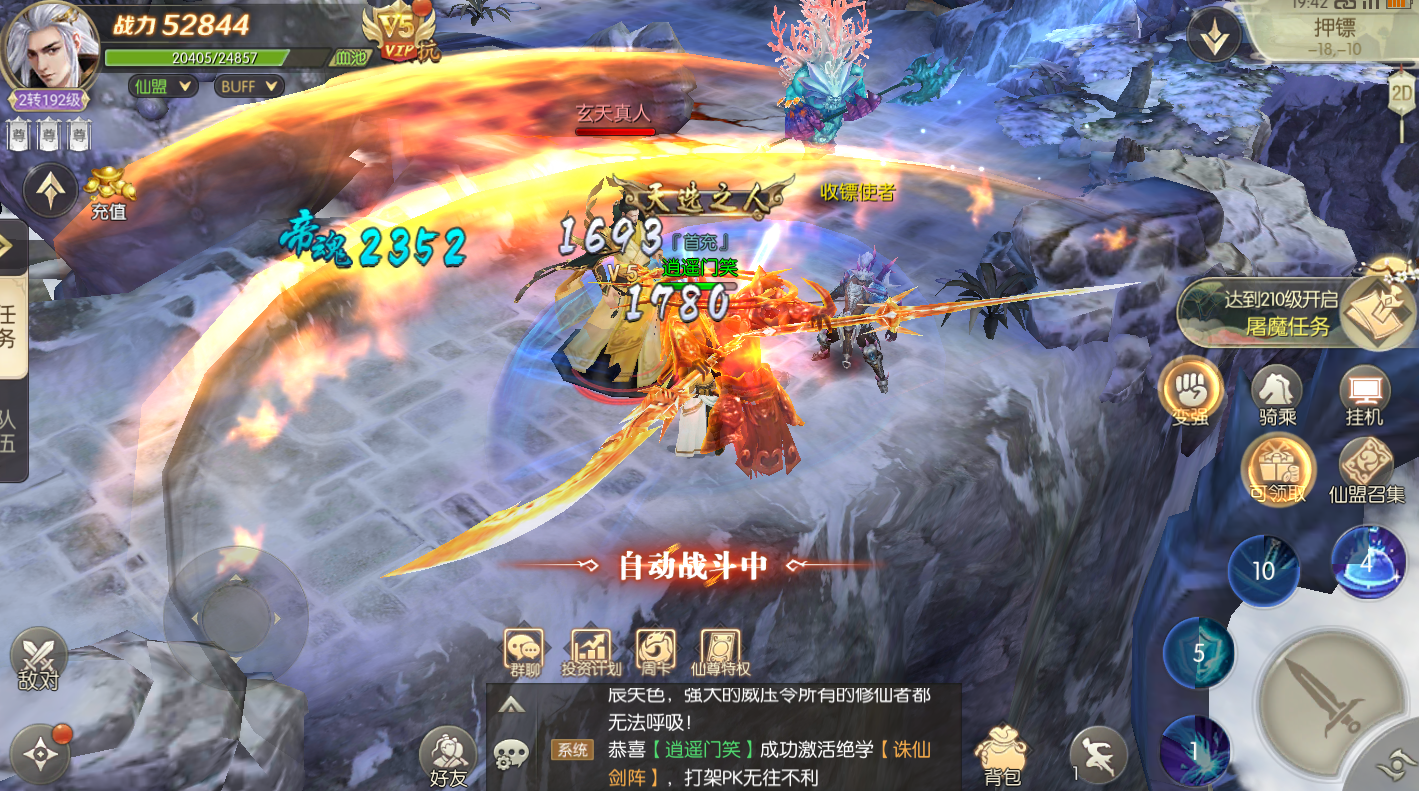Open the 变强 power-up menu
This screenshot has width=1419, height=791.
[x=1191, y=391]
